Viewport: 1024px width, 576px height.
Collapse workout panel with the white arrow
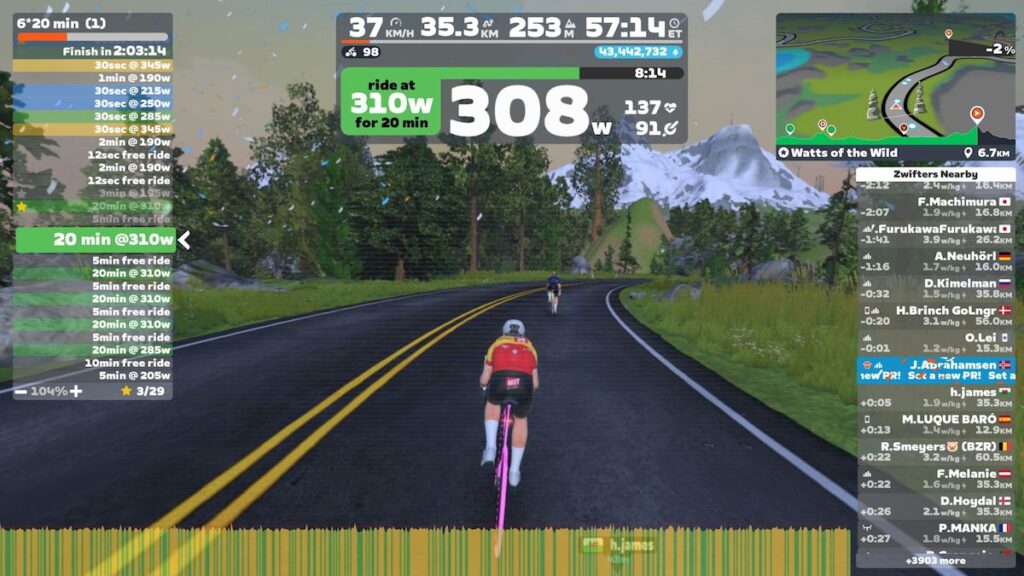[x=184, y=240]
